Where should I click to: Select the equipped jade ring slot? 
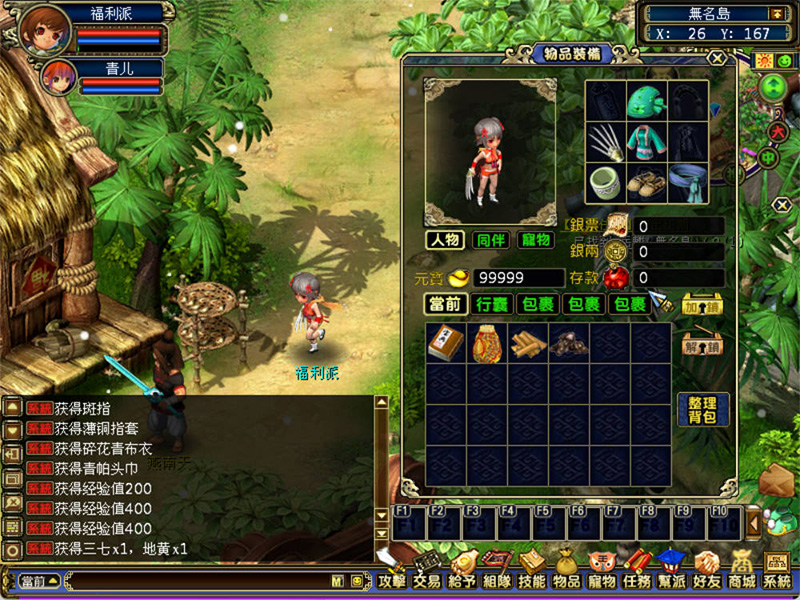pyautogui.click(x=605, y=182)
